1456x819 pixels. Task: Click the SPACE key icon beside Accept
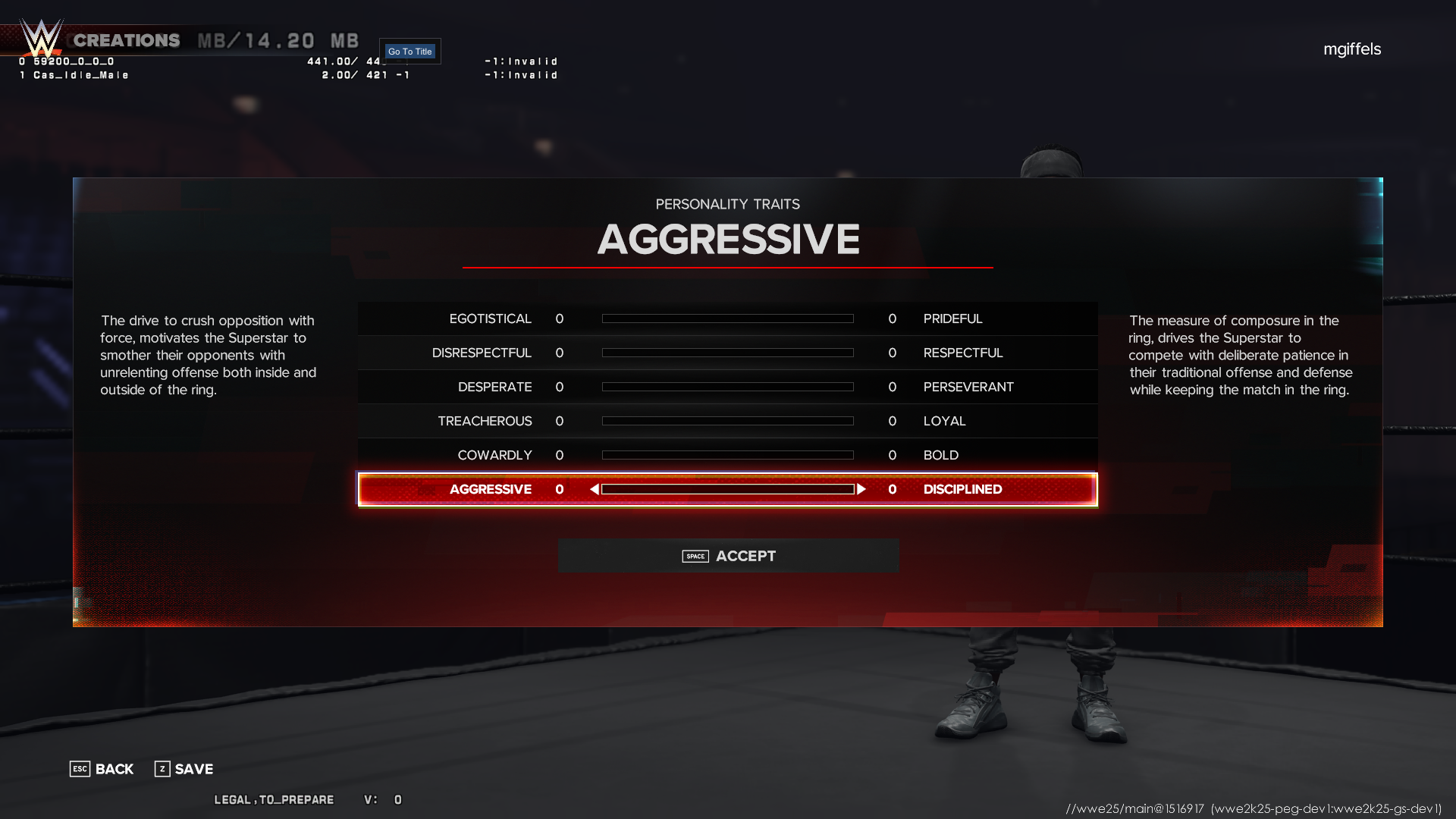coord(695,556)
